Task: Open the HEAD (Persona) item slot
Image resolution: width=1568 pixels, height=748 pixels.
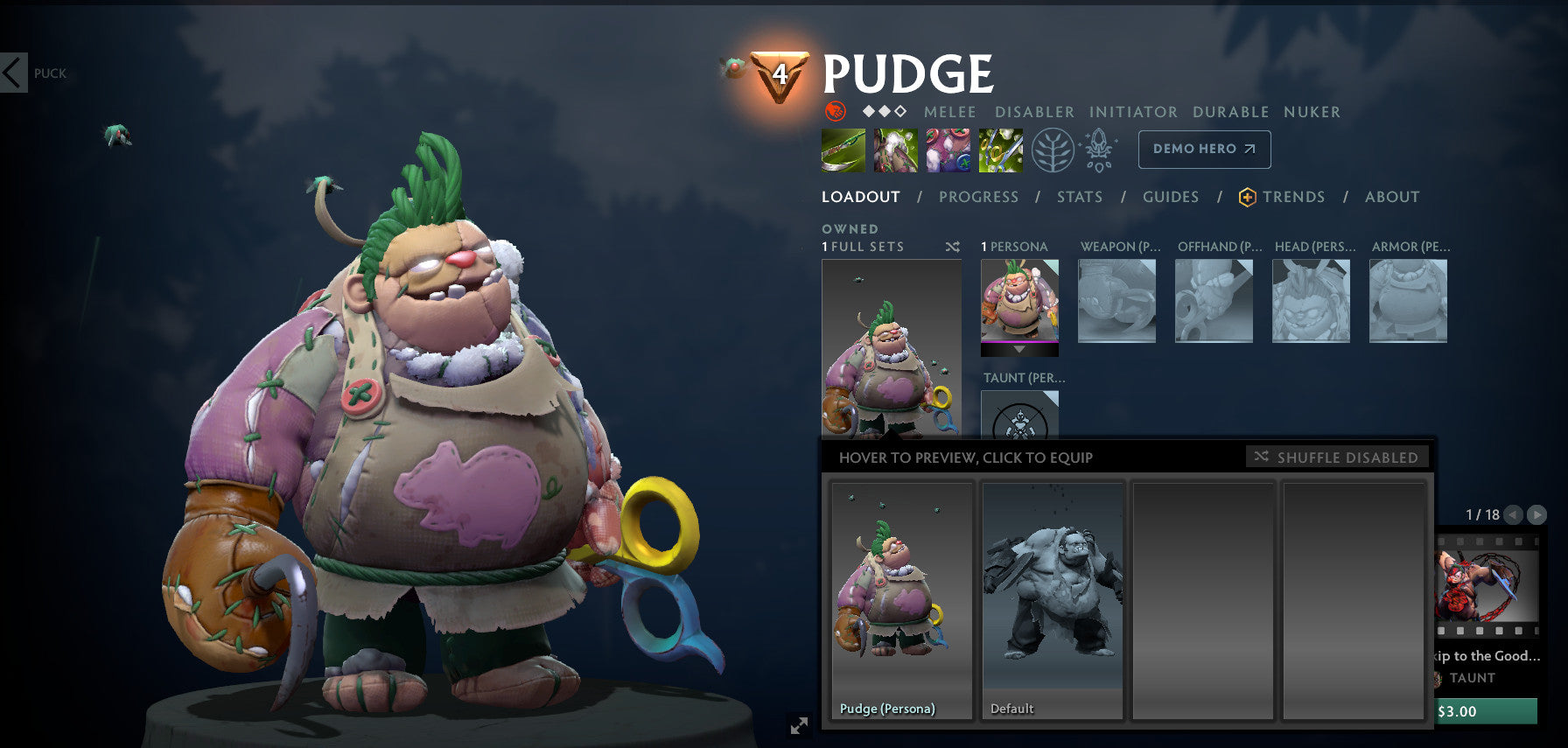Action: point(1311,300)
